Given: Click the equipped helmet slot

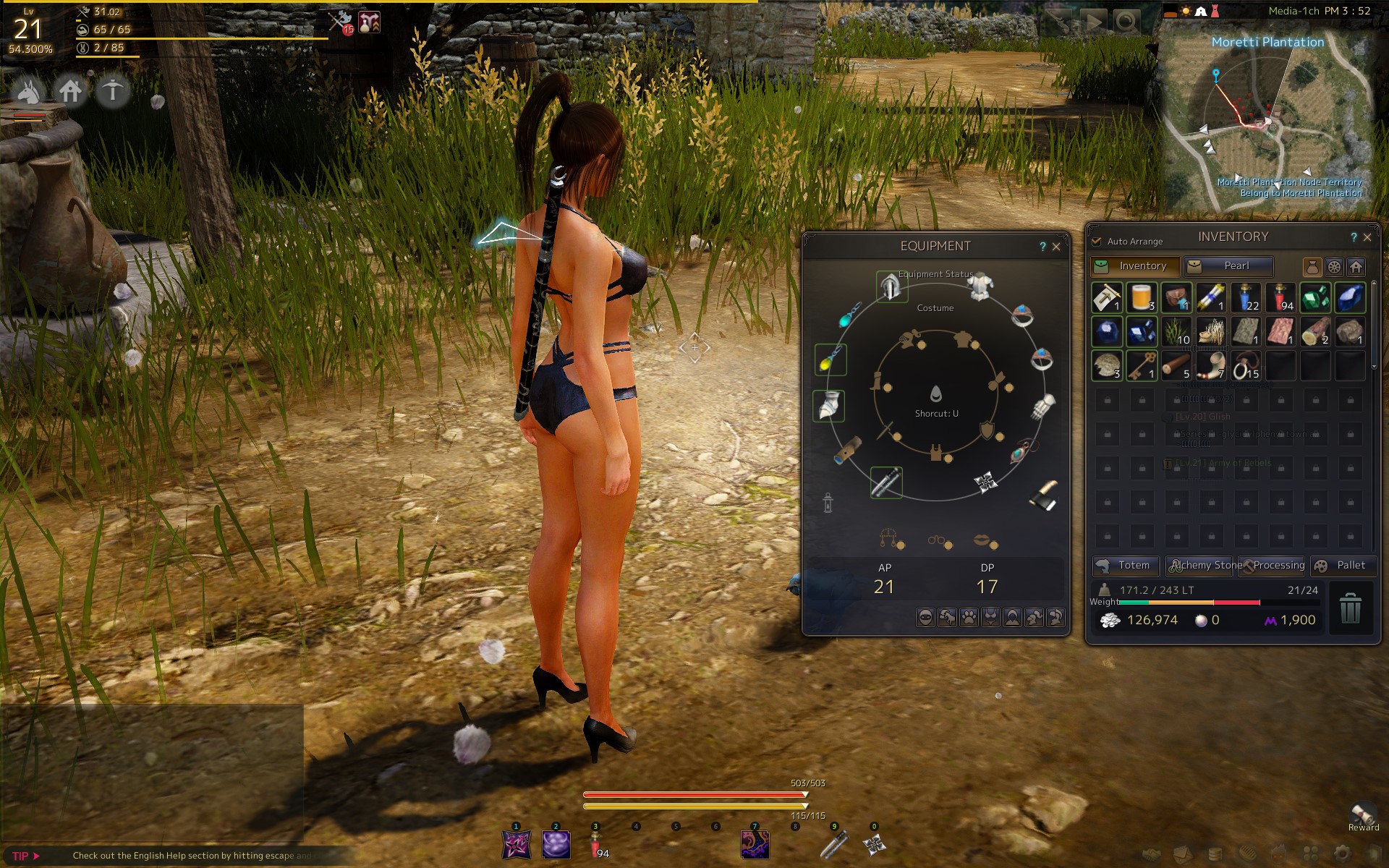Looking at the screenshot, I should tap(891, 286).
